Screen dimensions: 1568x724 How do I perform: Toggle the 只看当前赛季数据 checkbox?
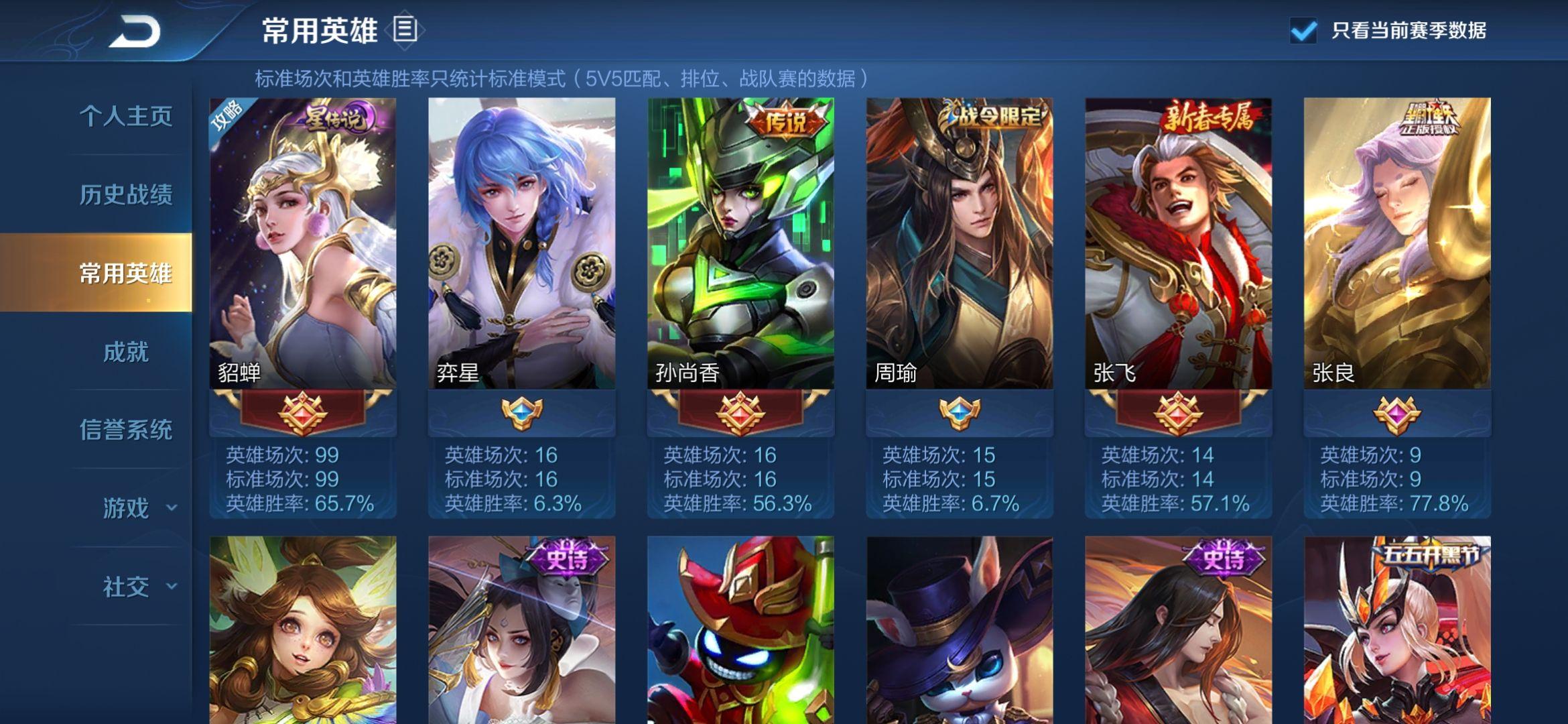[x=1303, y=31]
